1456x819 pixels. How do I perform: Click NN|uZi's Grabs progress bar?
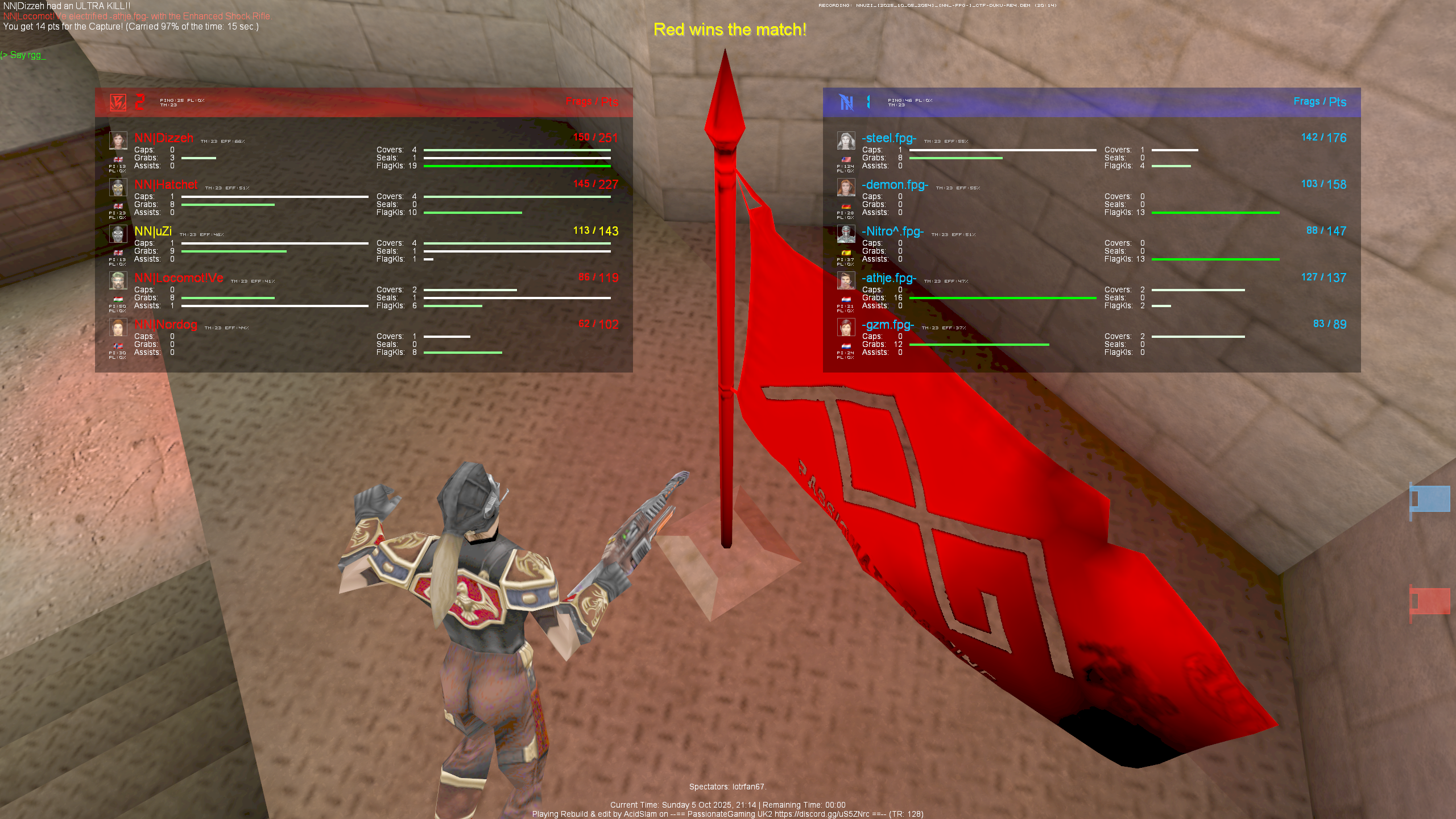[x=233, y=251]
